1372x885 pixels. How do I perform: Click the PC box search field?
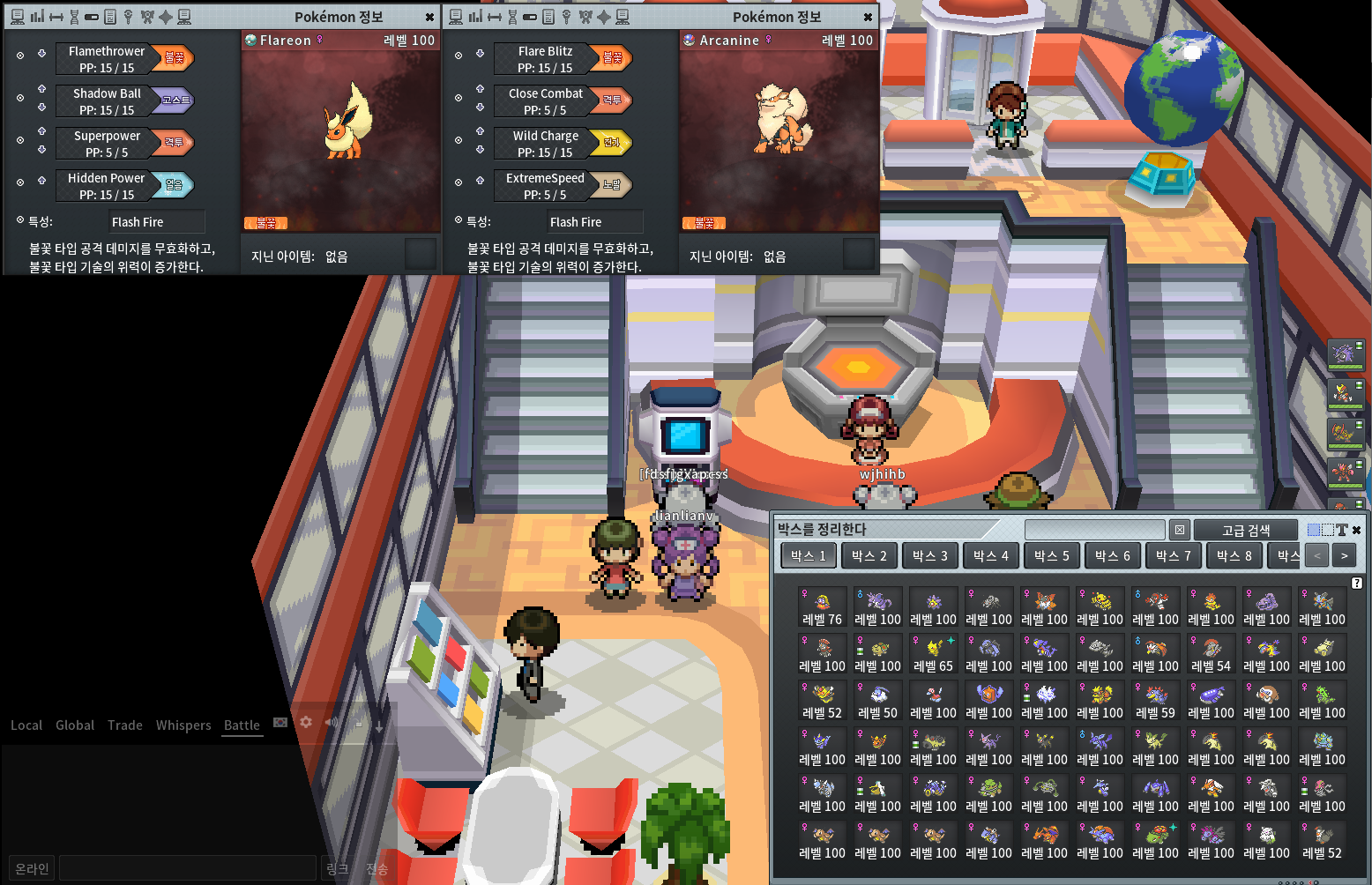1094,530
